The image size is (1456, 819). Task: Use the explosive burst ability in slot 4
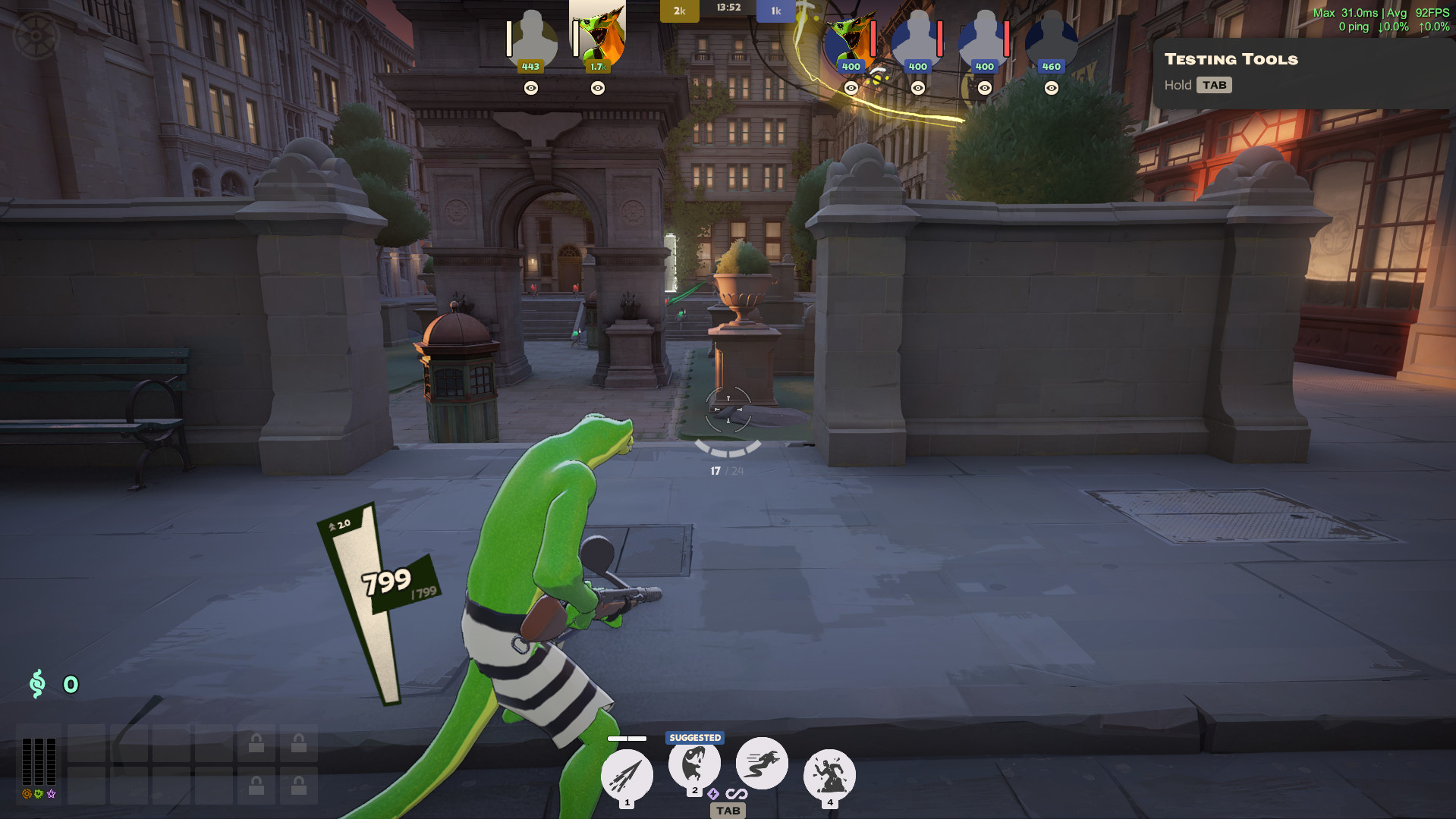click(x=829, y=773)
